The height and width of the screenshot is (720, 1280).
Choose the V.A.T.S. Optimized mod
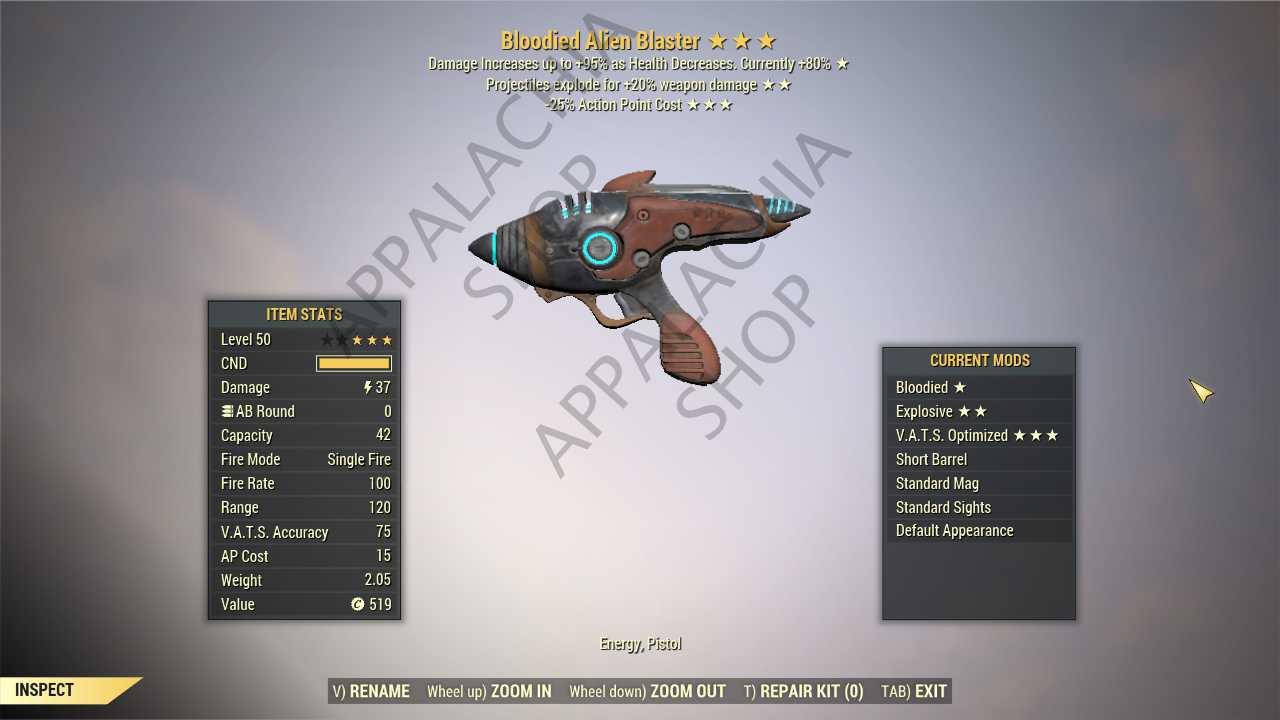[978, 435]
